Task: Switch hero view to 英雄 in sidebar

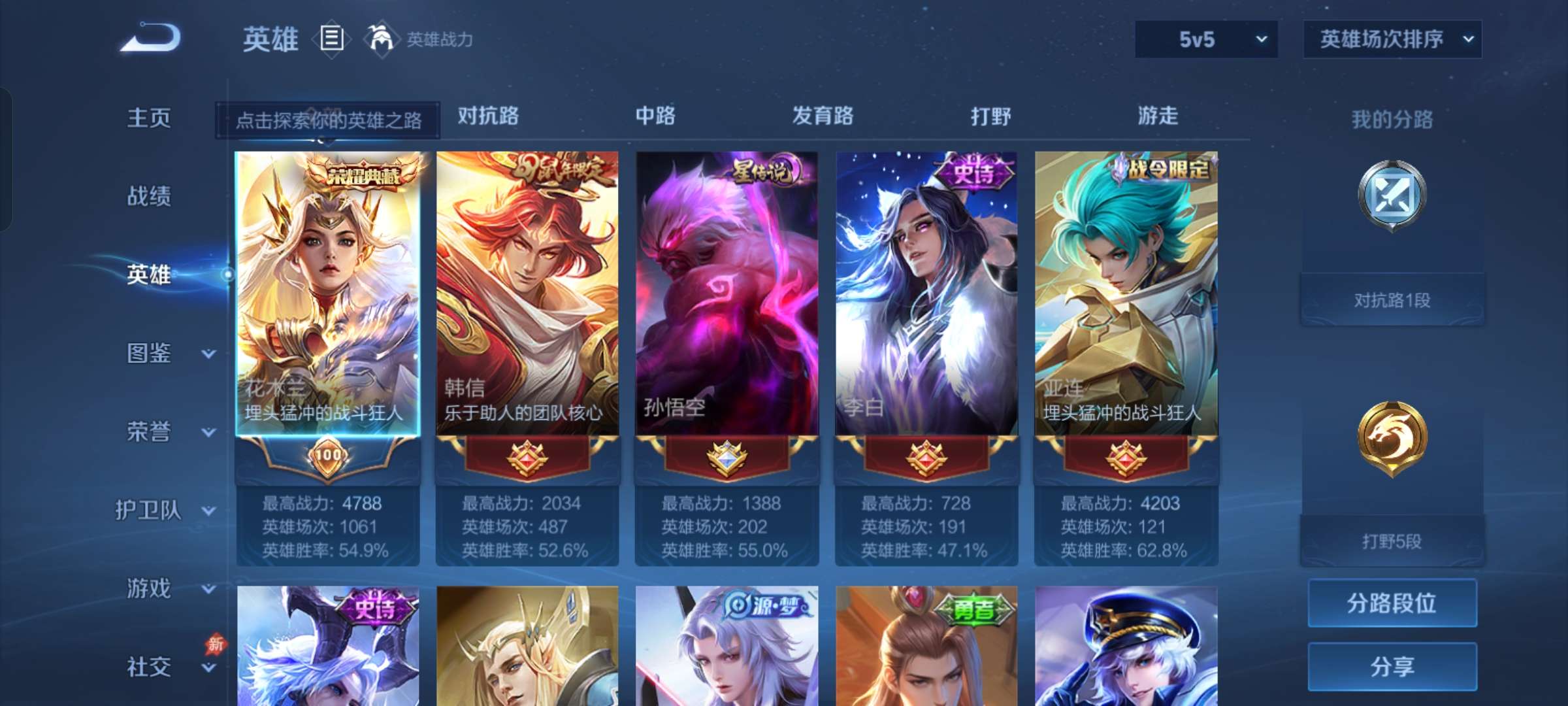Action: tap(148, 276)
